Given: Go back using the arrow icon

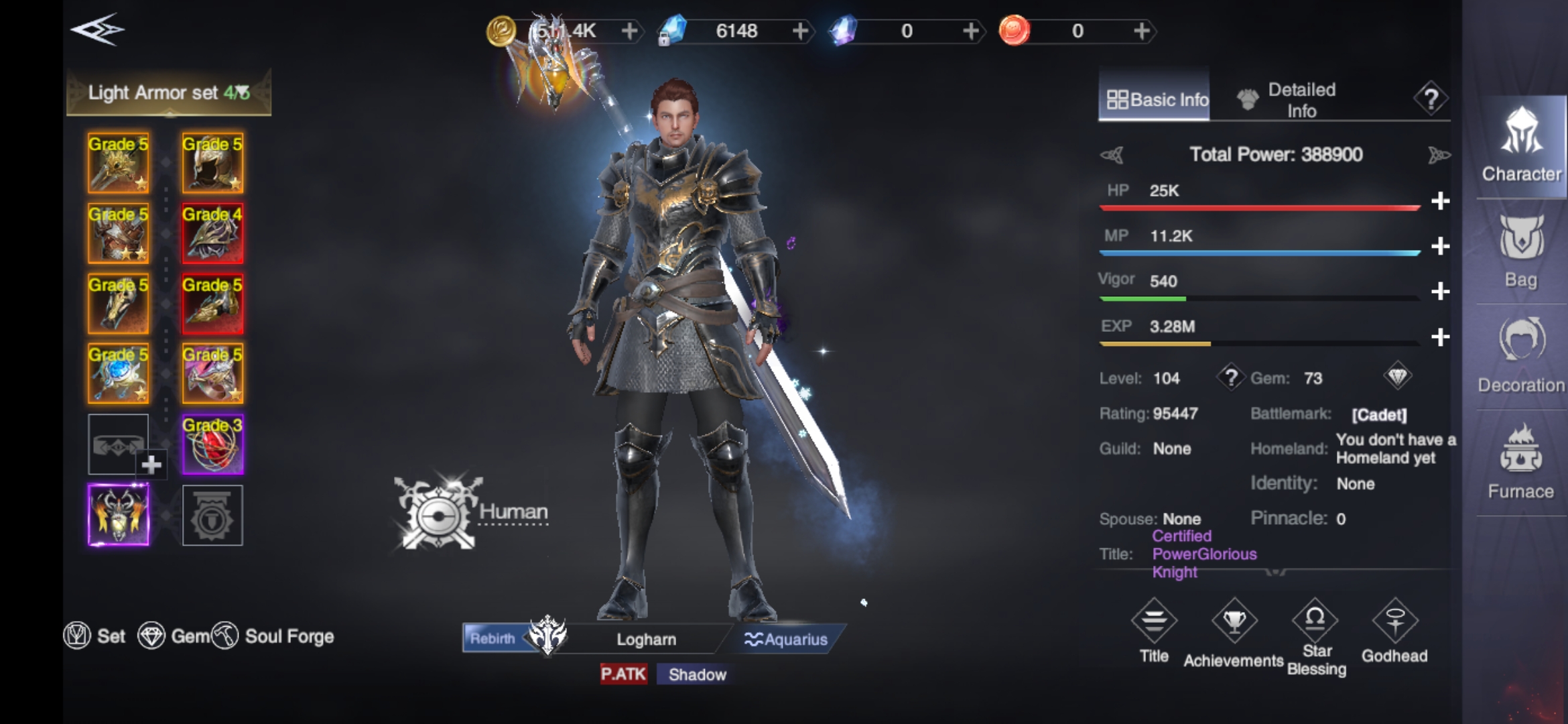Looking at the screenshot, I should click(98, 30).
